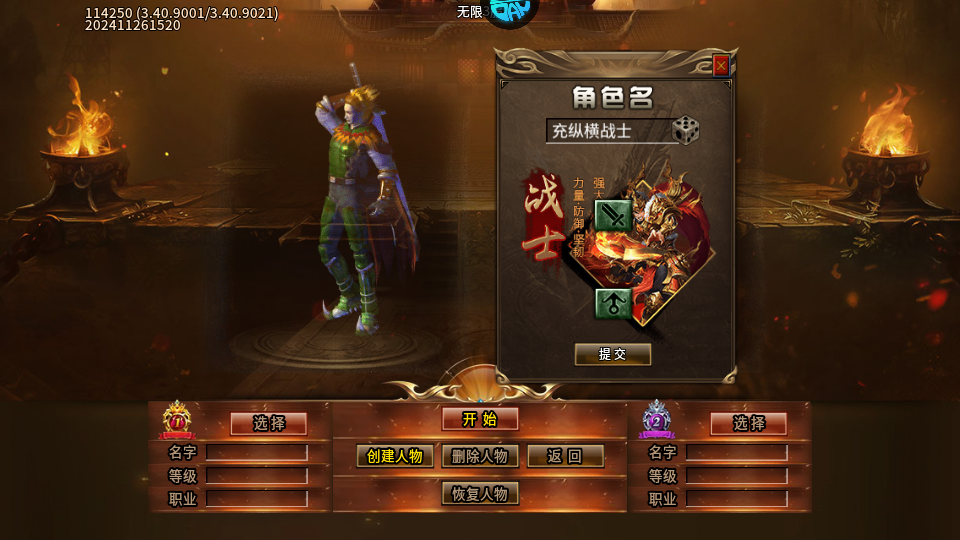Go back using the 返回 button
The height and width of the screenshot is (540, 960).
pyautogui.click(x=565, y=456)
